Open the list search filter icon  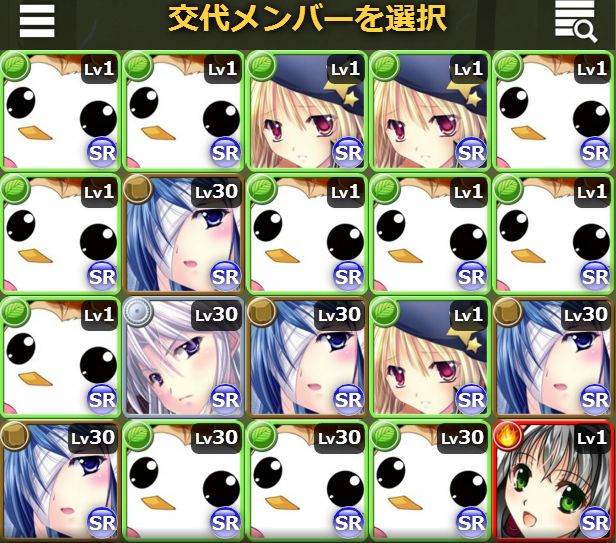576,22
